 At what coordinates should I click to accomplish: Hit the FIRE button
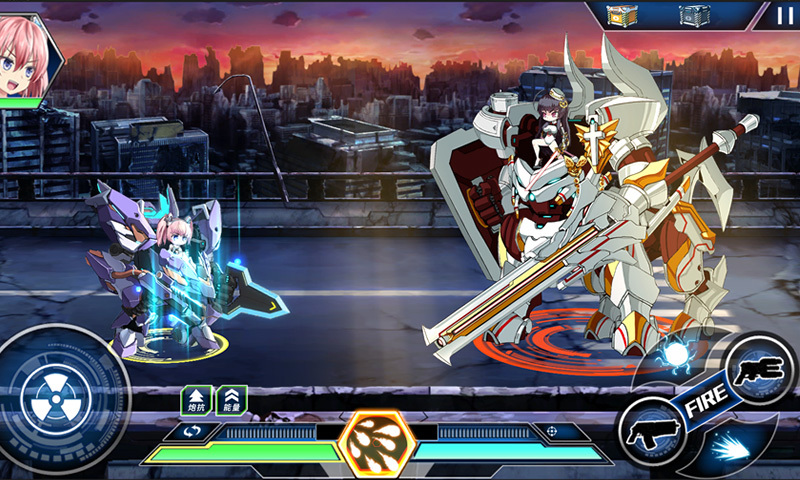click(x=706, y=402)
